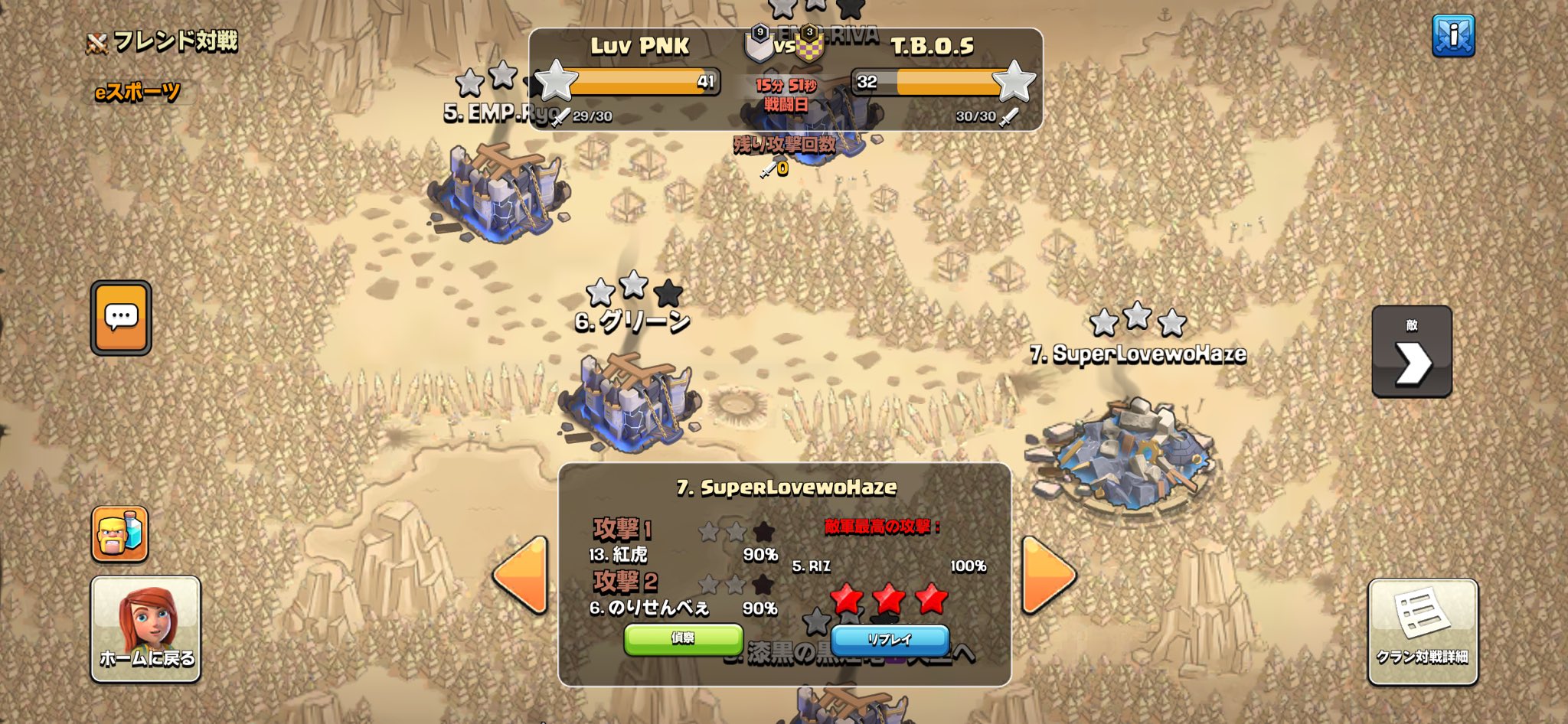Viewport: 1568px width, 724px height.
Task: Switch to the enemy map with 敵 arrow
Action: (x=1411, y=352)
